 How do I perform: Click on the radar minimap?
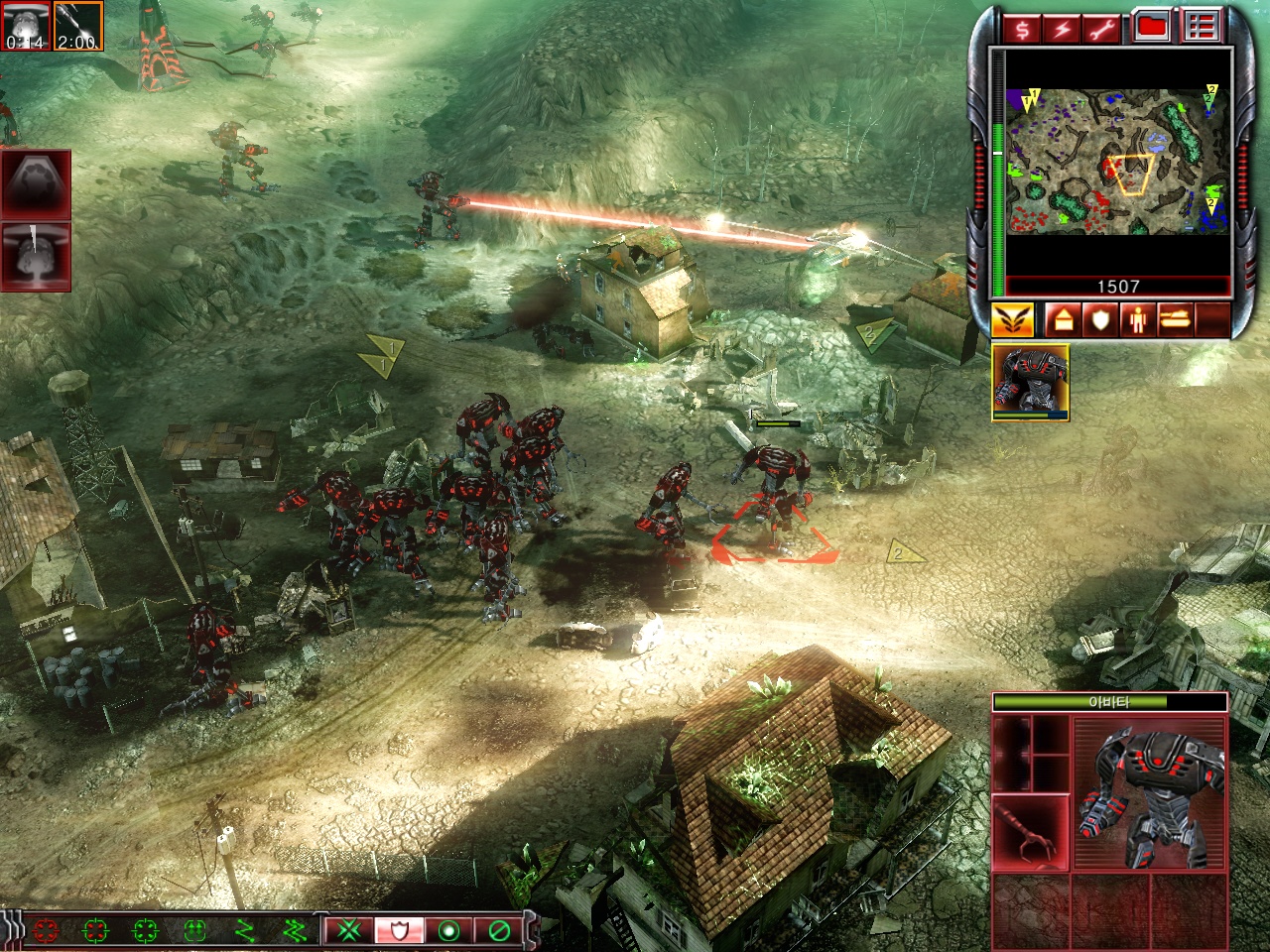(1118, 161)
